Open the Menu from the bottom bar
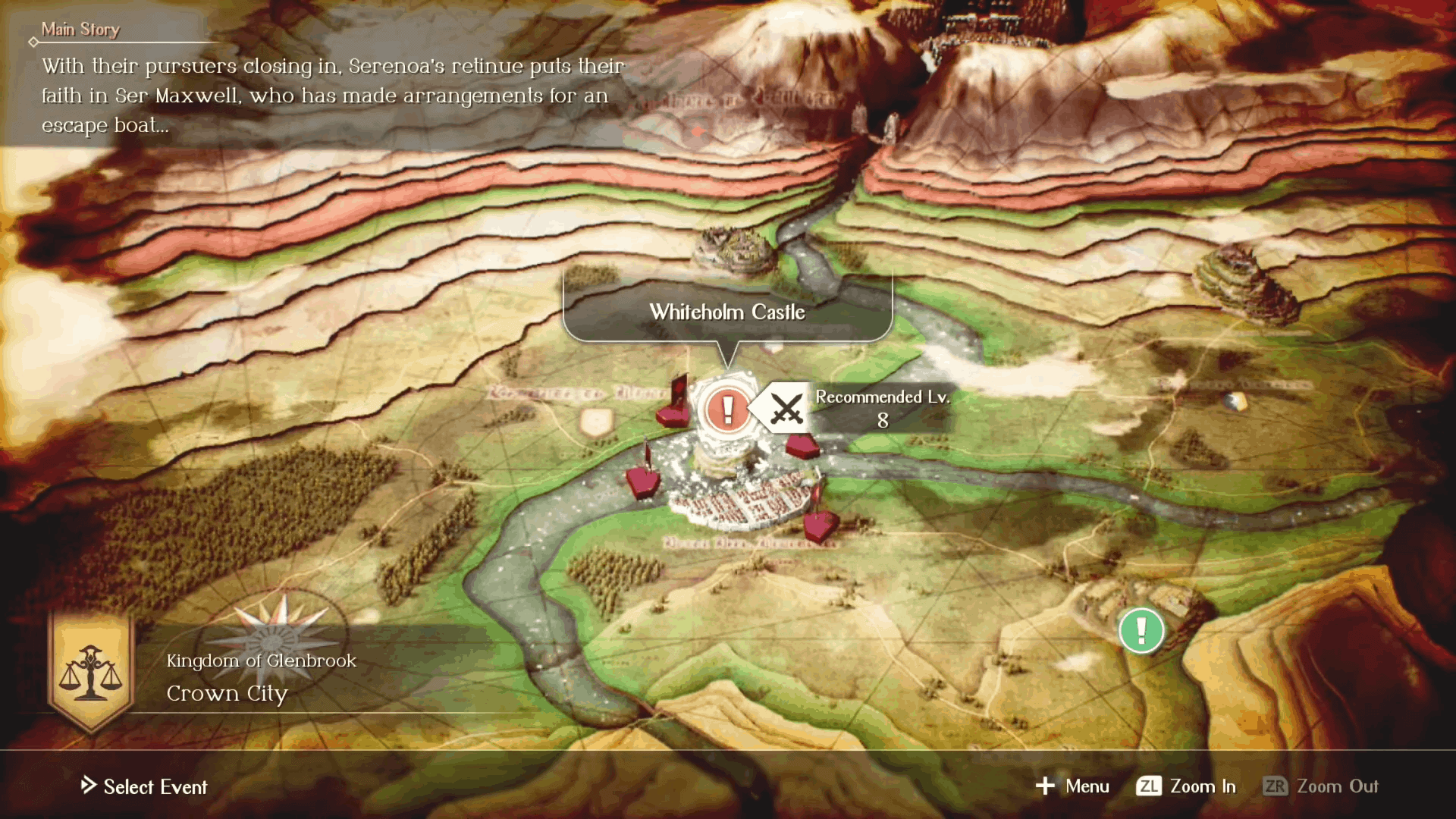The image size is (1456, 819). [1086, 786]
